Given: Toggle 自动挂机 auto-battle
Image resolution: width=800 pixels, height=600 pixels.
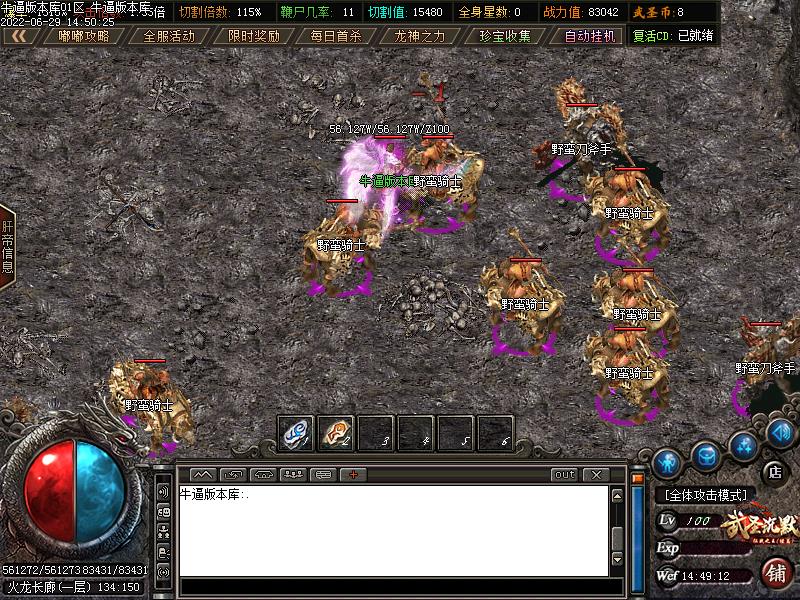Looking at the screenshot, I should coord(589,36).
